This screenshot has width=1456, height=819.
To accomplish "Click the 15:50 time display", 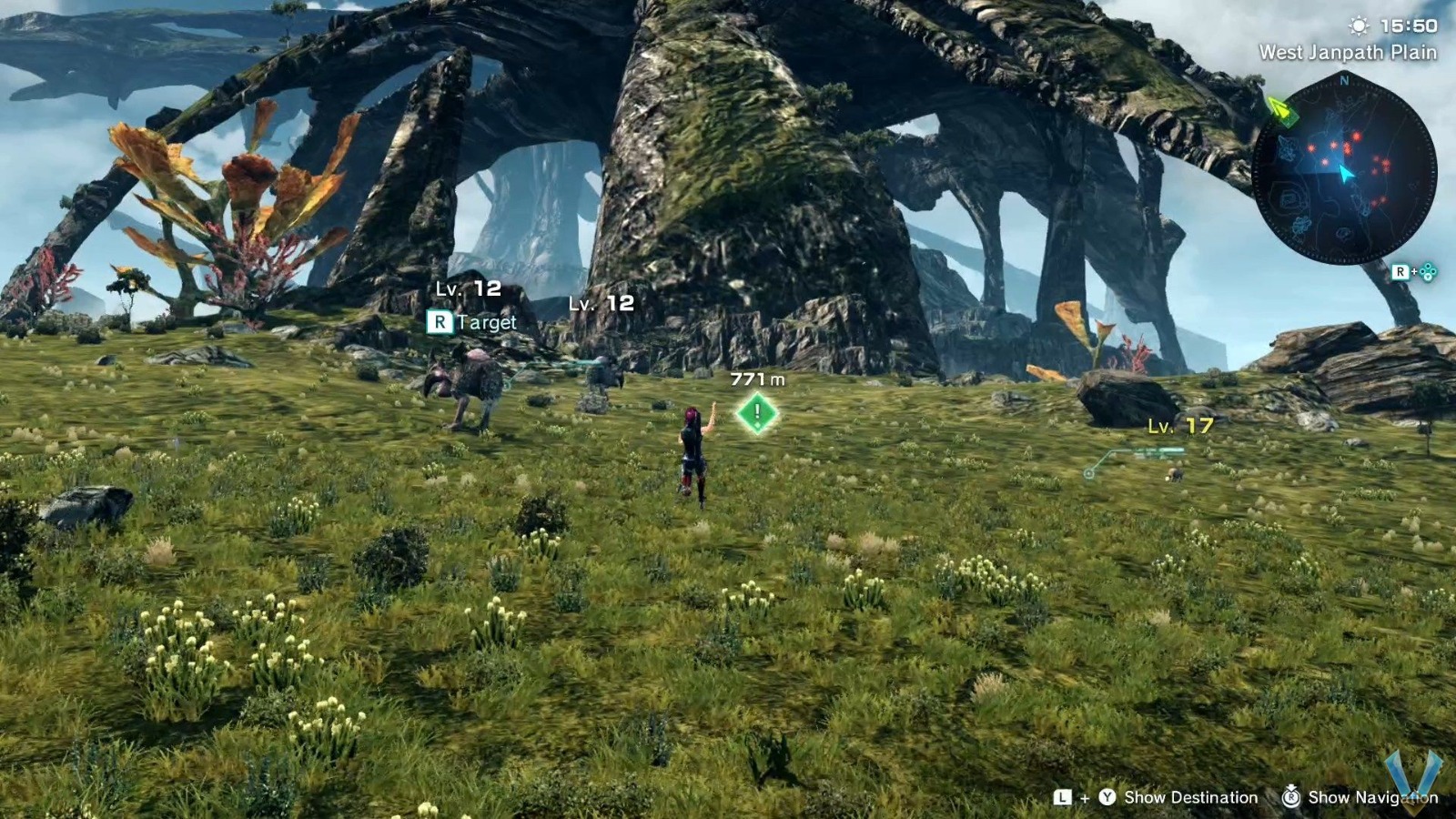I will (x=1408, y=25).
